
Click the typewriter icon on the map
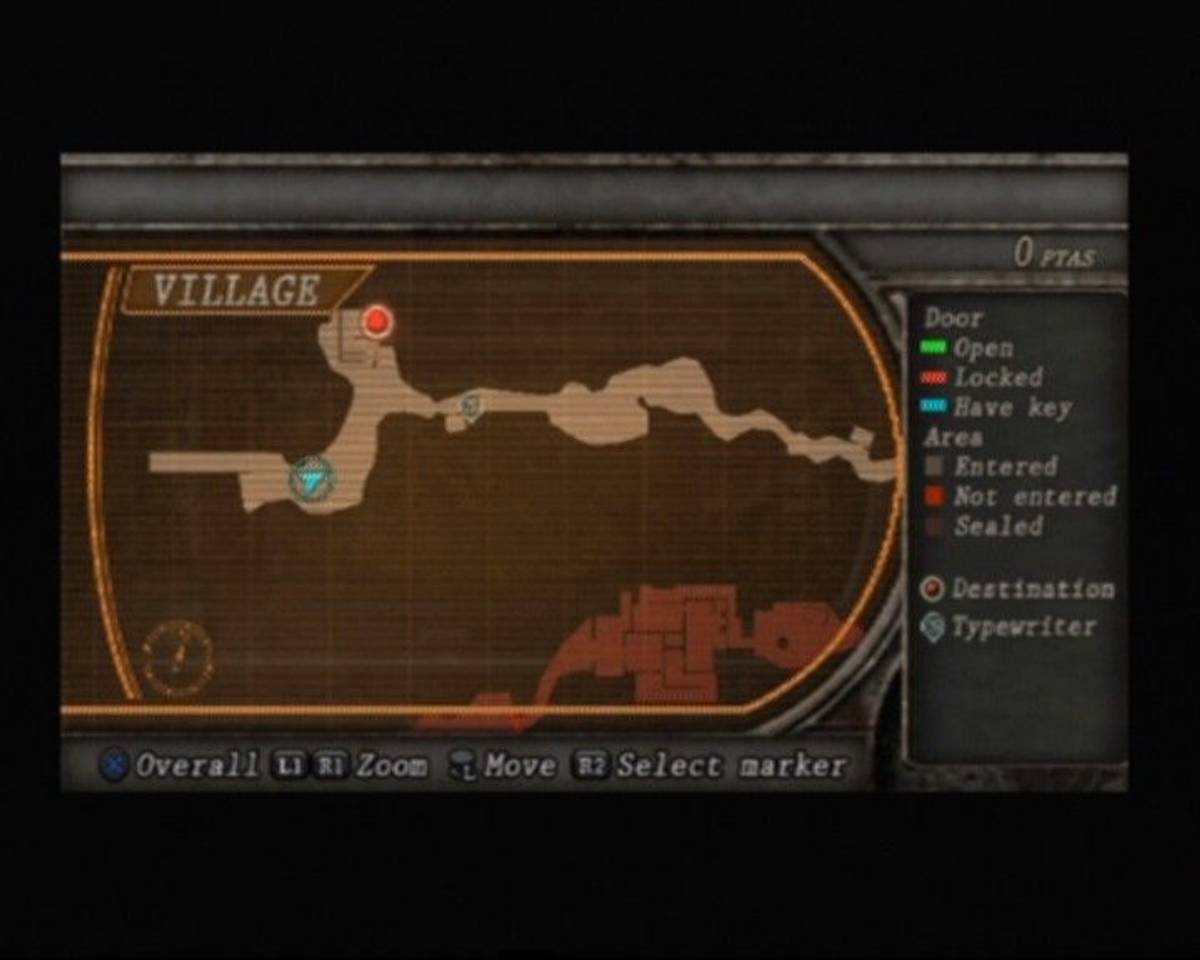[470, 406]
